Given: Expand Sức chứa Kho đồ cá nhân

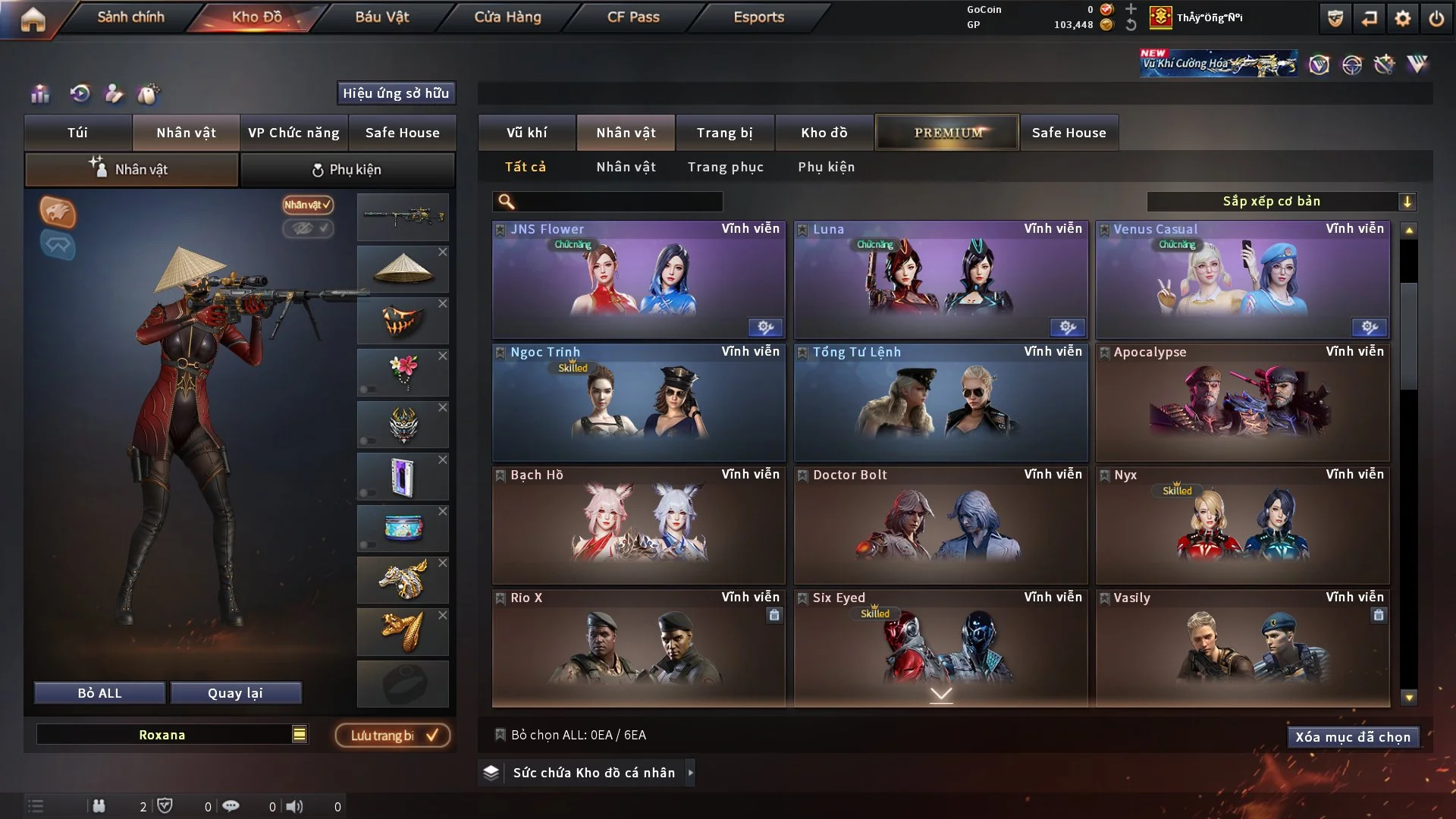Looking at the screenshot, I should tap(690, 773).
